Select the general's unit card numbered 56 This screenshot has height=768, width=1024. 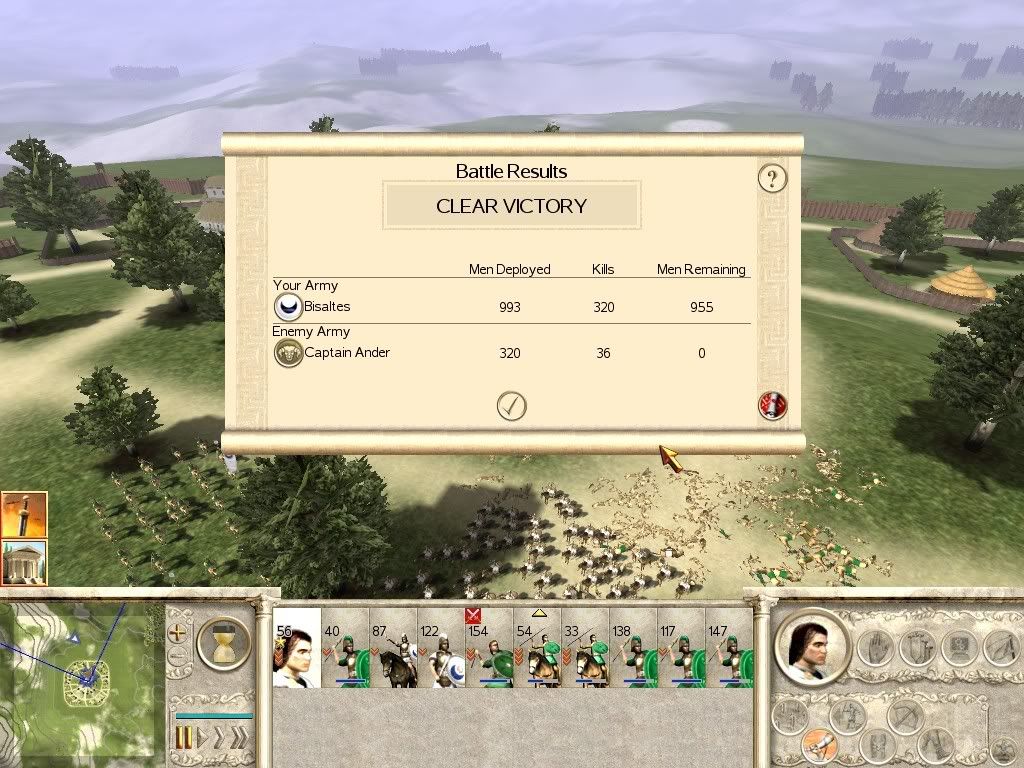(x=297, y=648)
